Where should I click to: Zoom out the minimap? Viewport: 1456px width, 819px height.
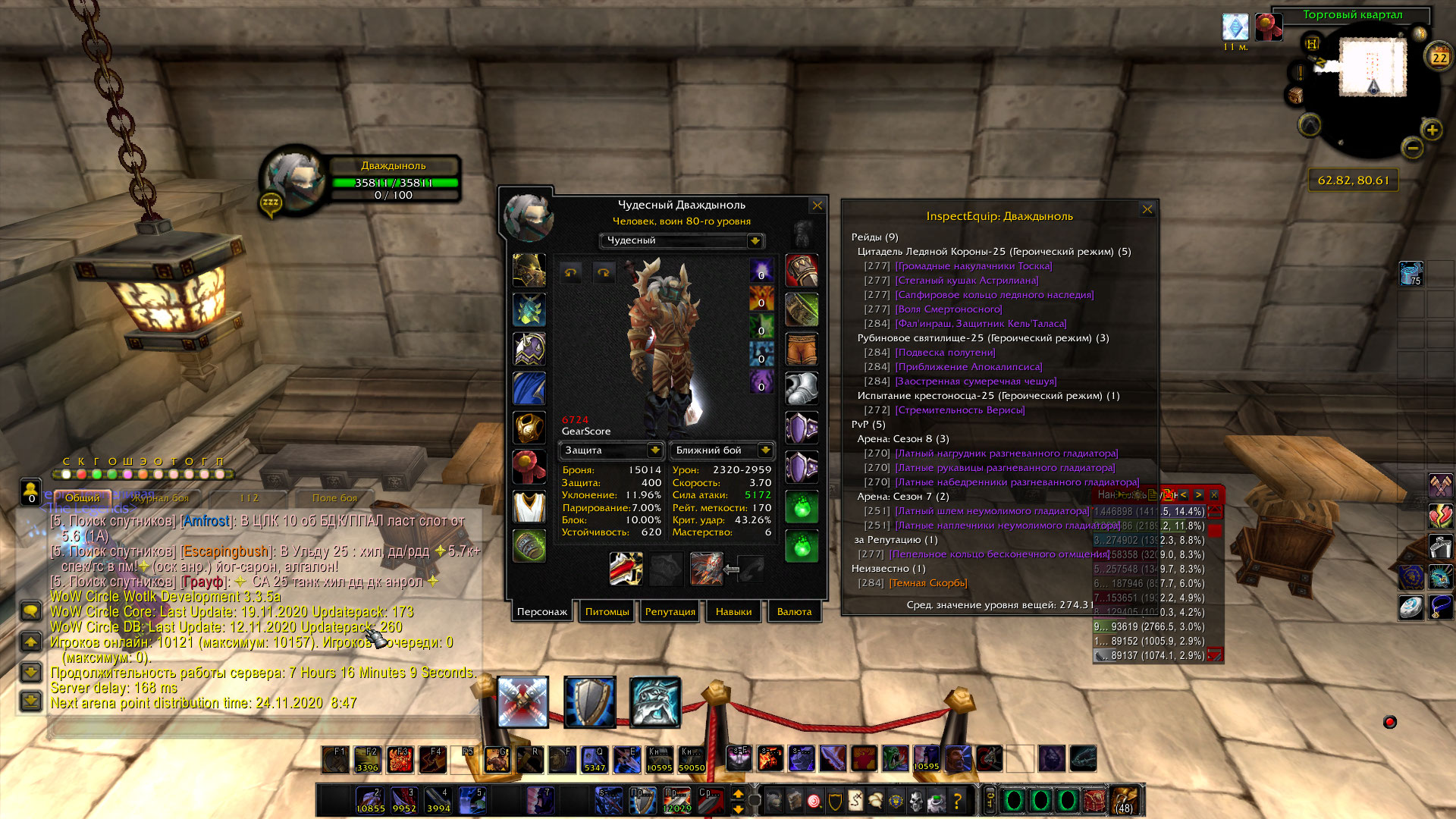click(1412, 148)
